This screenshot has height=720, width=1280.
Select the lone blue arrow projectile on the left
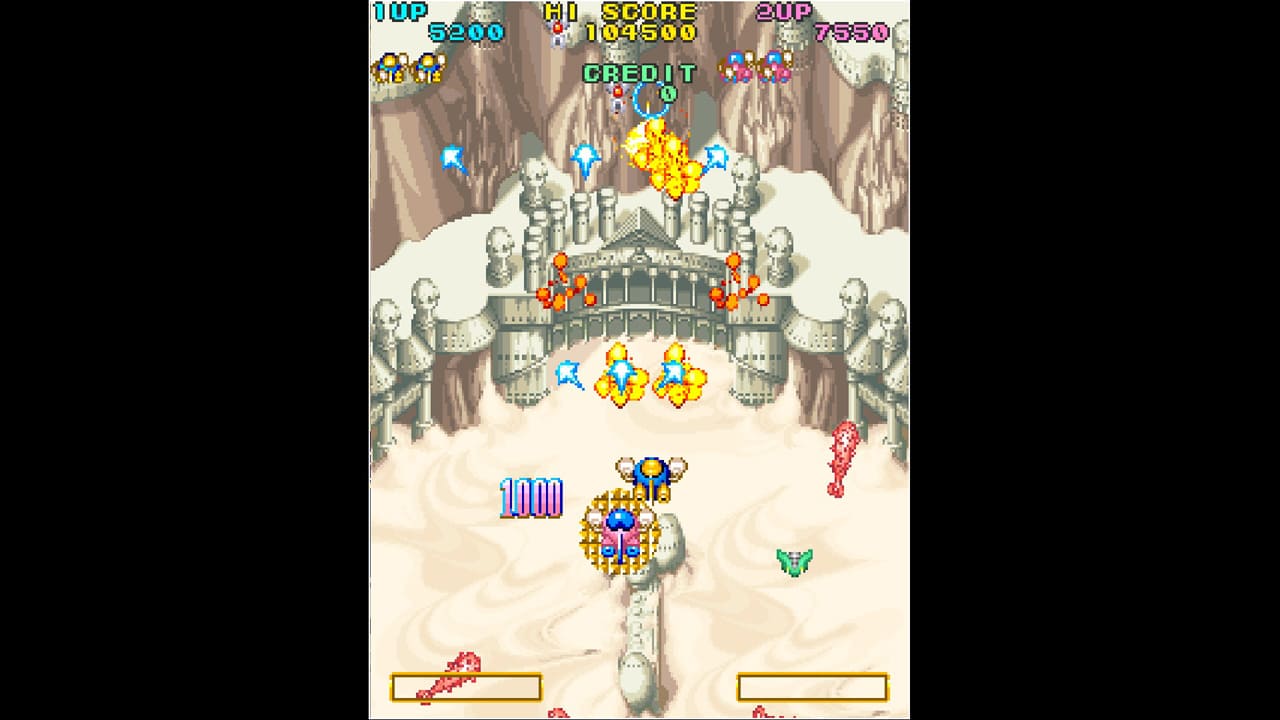click(x=452, y=156)
